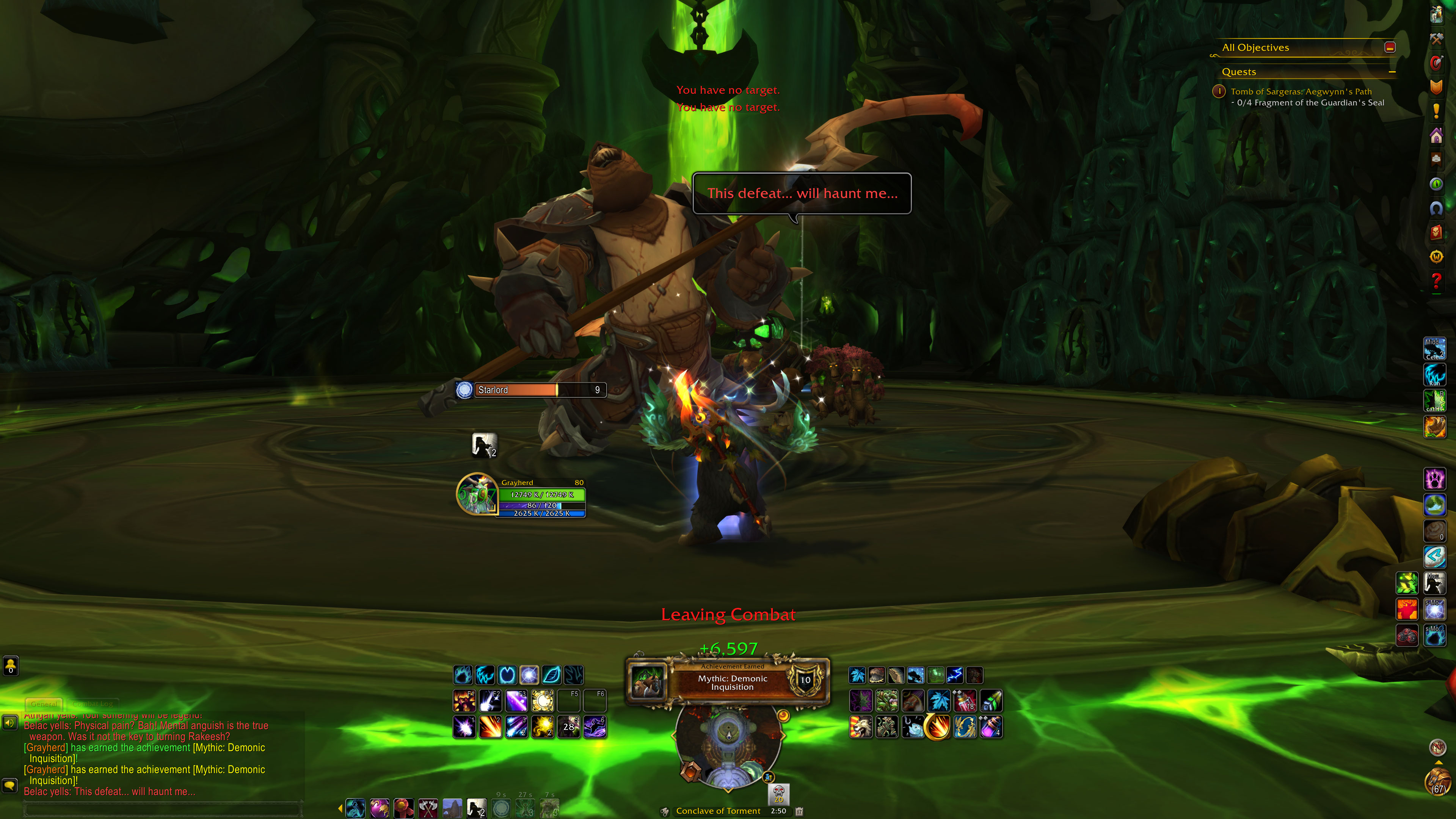1456x819 pixels.
Task: Click the skull difficulty icon showing 20
Action: 779,793
